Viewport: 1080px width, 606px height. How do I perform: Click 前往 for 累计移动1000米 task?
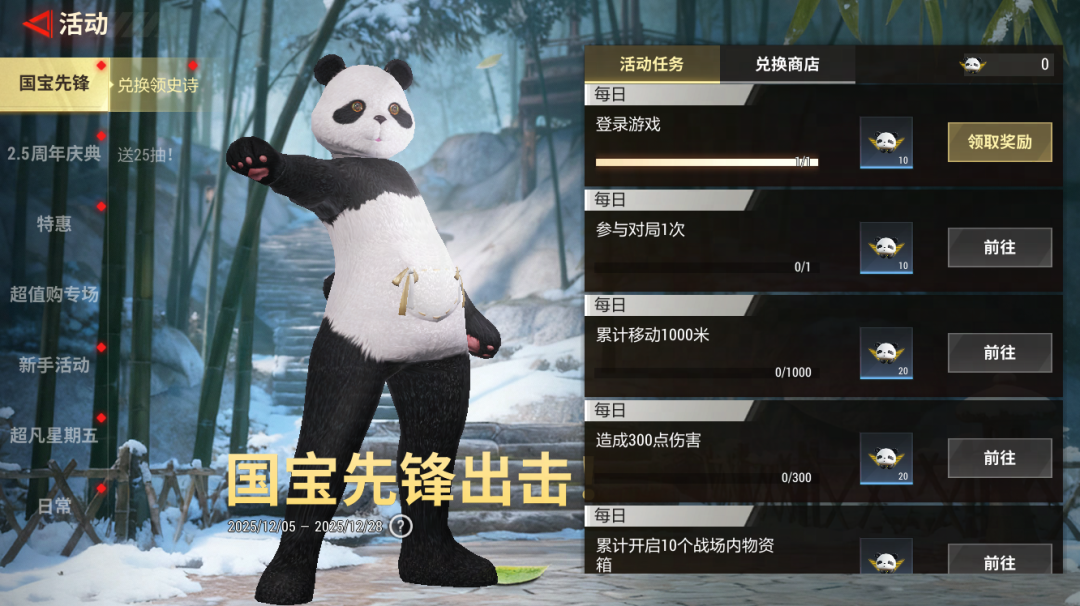(999, 352)
